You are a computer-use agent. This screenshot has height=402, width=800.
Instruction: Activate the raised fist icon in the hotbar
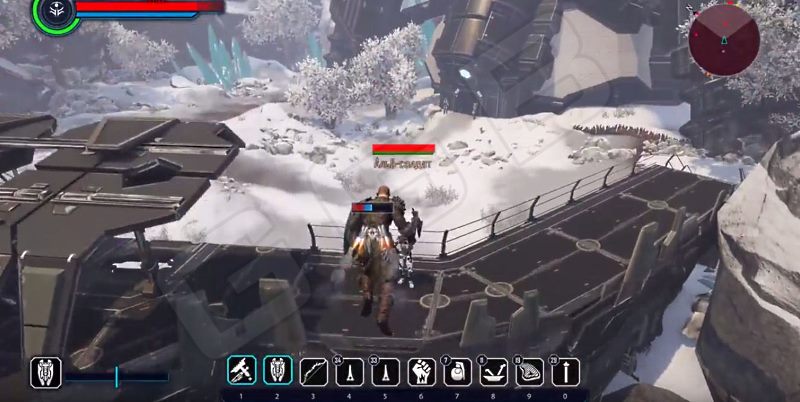click(x=422, y=372)
